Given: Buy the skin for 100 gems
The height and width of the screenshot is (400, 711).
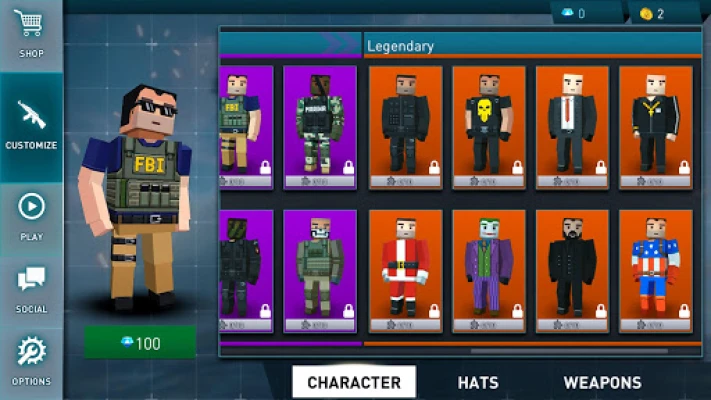Looking at the screenshot, I should tap(139, 343).
